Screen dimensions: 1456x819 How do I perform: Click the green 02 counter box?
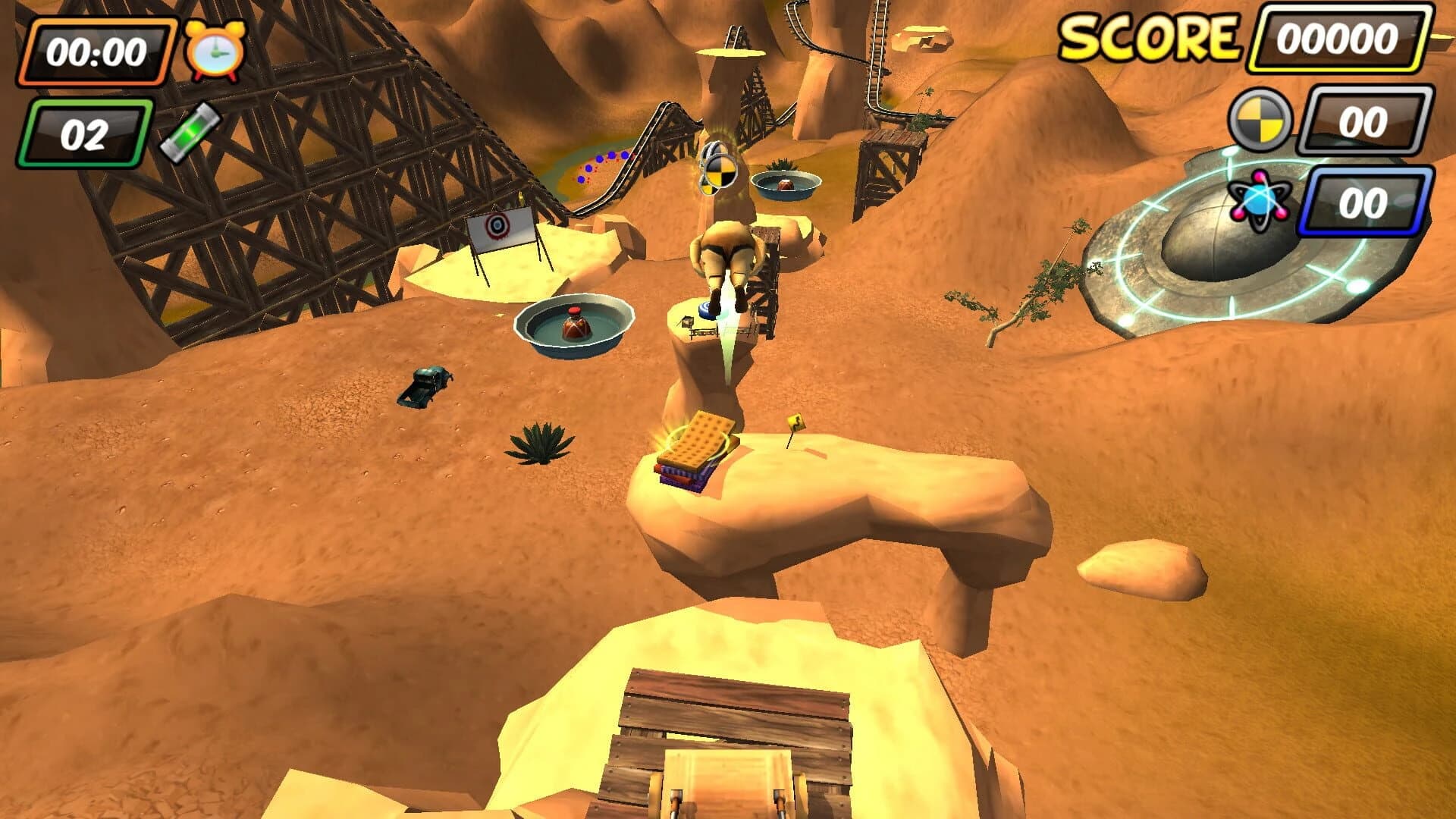click(86, 131)
